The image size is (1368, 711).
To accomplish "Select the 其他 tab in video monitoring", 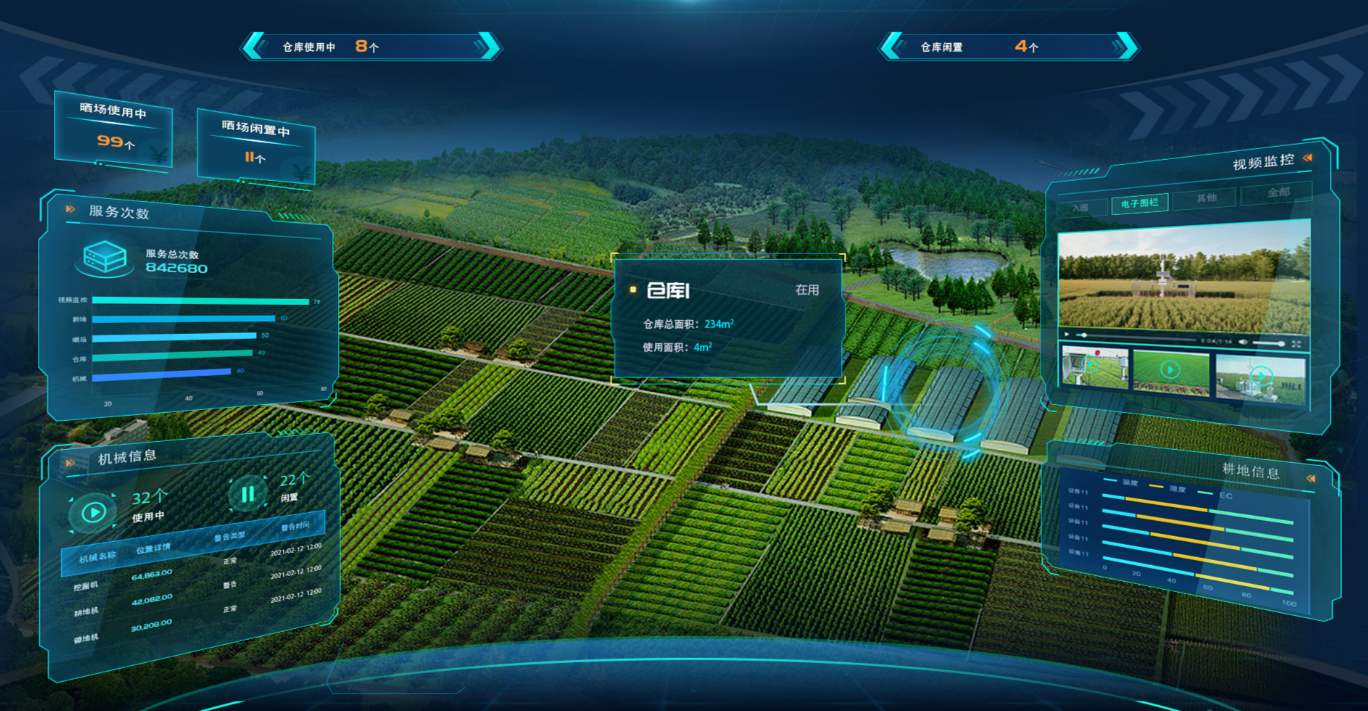I will click(1207, 198).
